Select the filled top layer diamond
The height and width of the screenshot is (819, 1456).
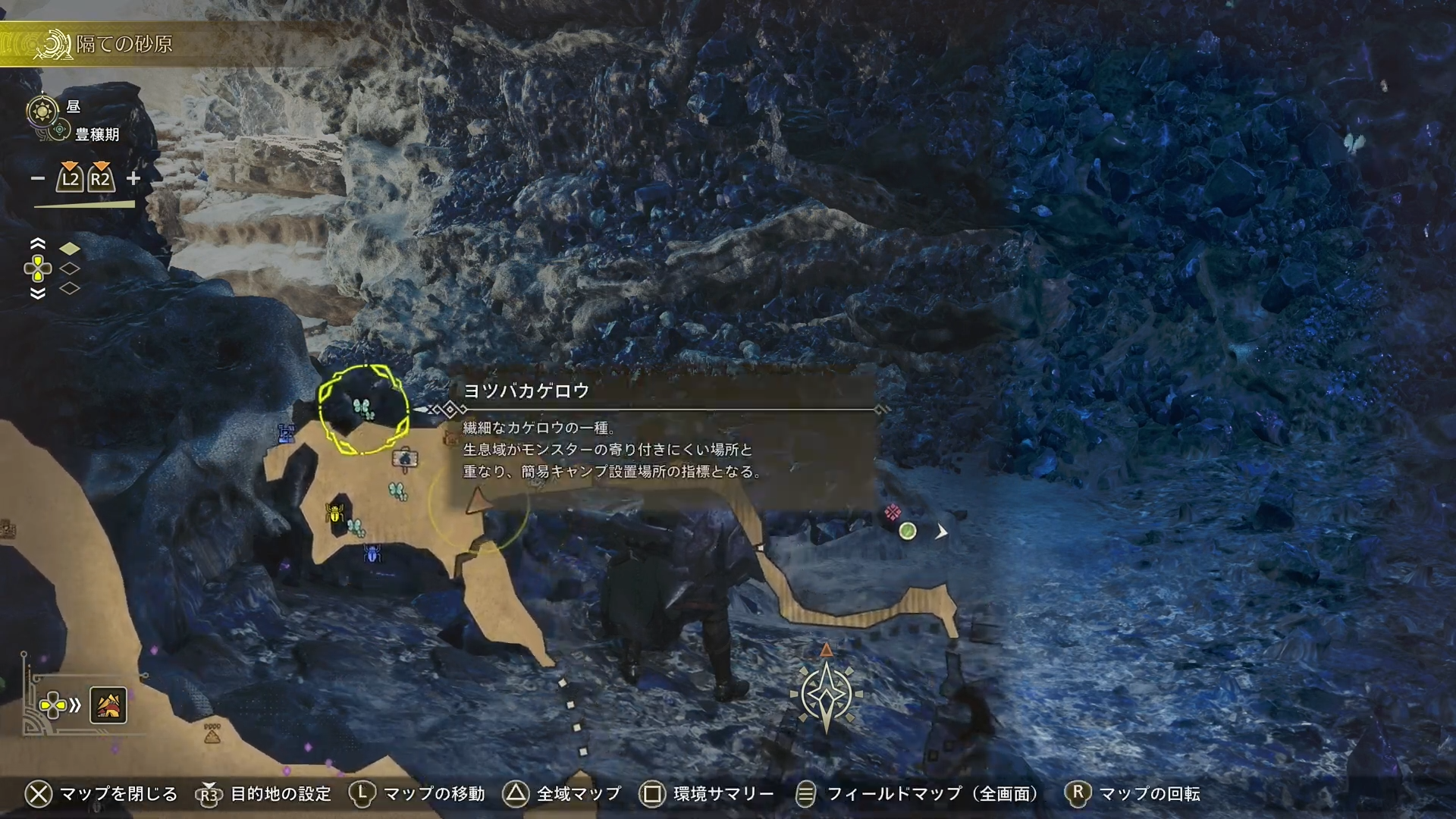[70, 249]
